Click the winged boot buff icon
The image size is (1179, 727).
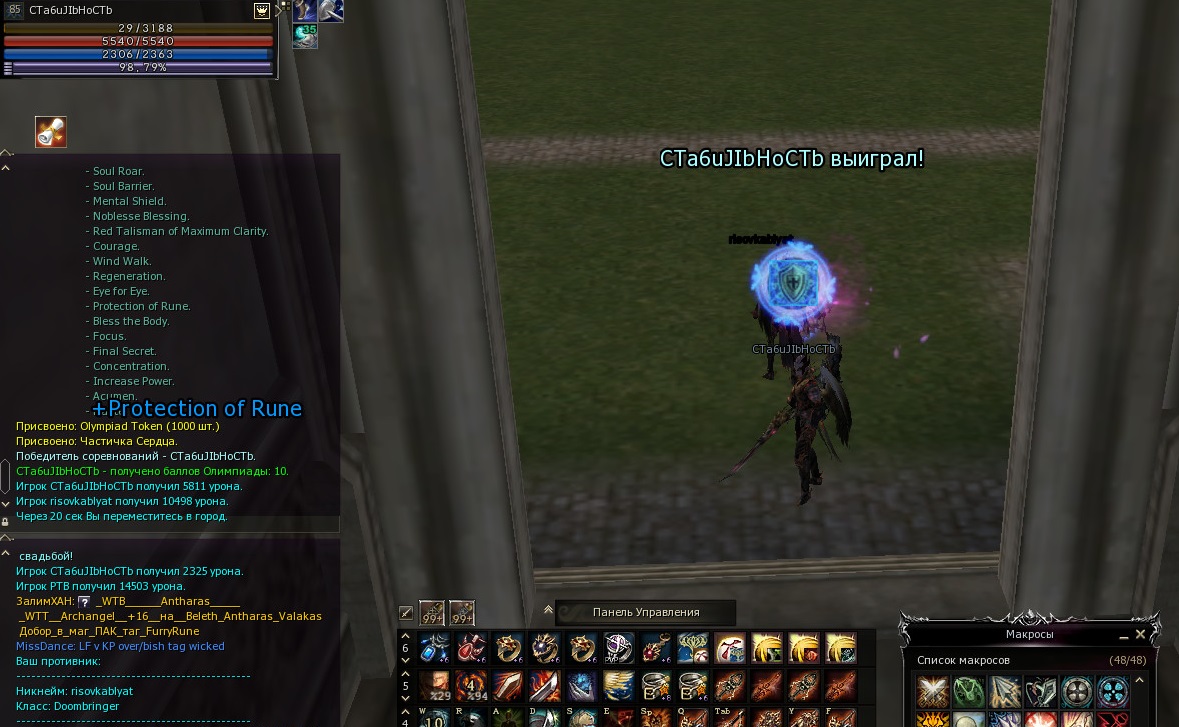click(x=305, y=10)
